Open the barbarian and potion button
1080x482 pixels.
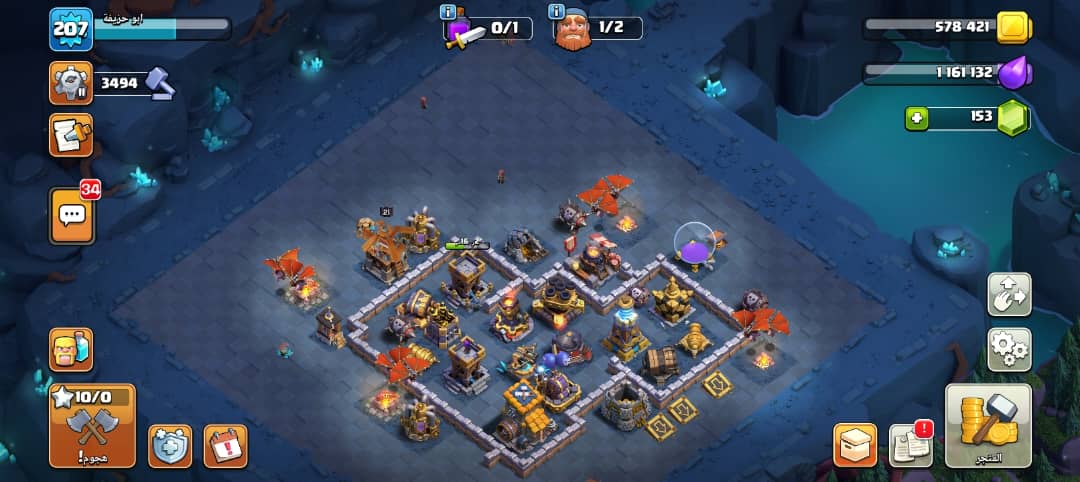coord(71,350)
